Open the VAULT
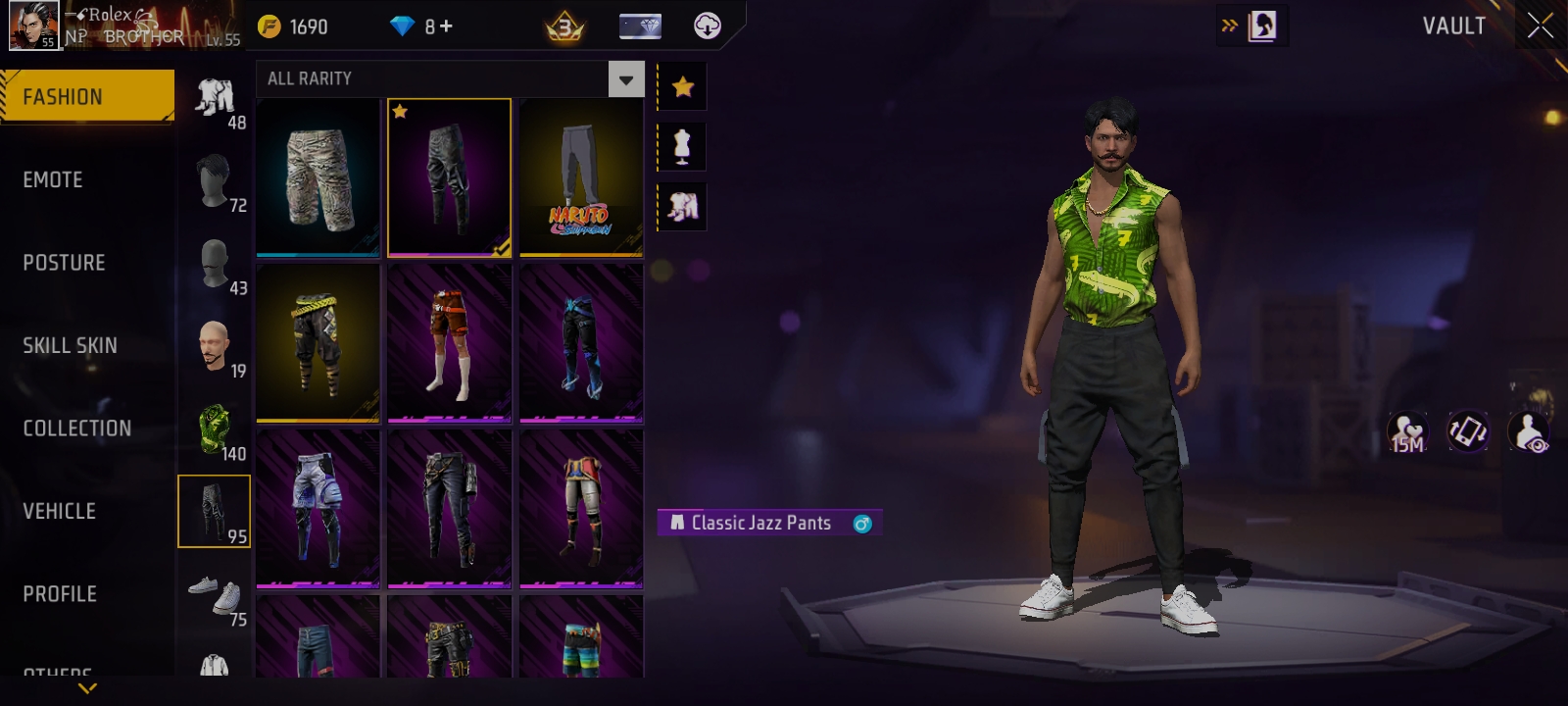Screen dimensions: 1568x706 coord(1453,26)
